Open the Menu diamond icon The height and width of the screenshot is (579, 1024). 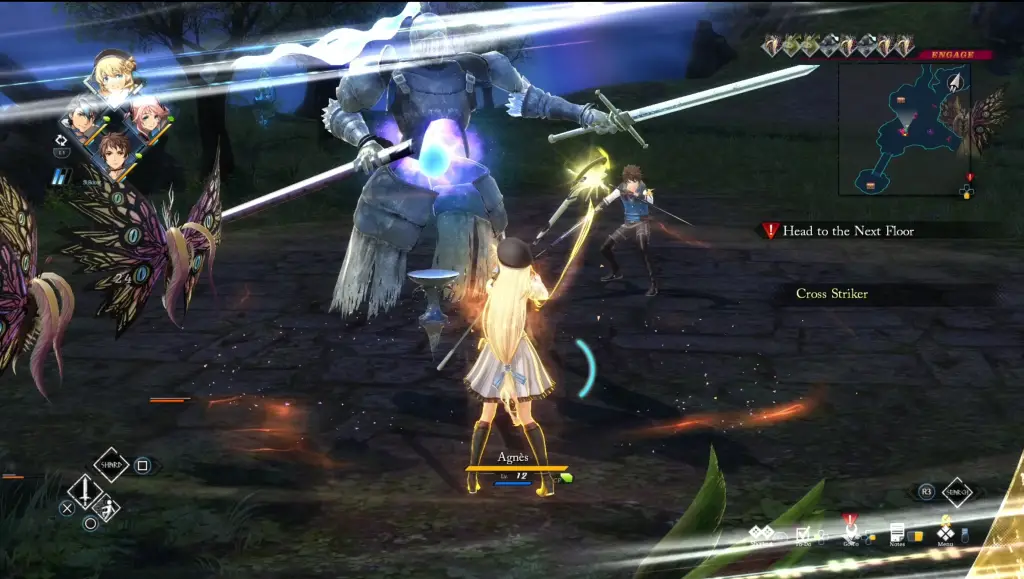click(x=945, y=533)
